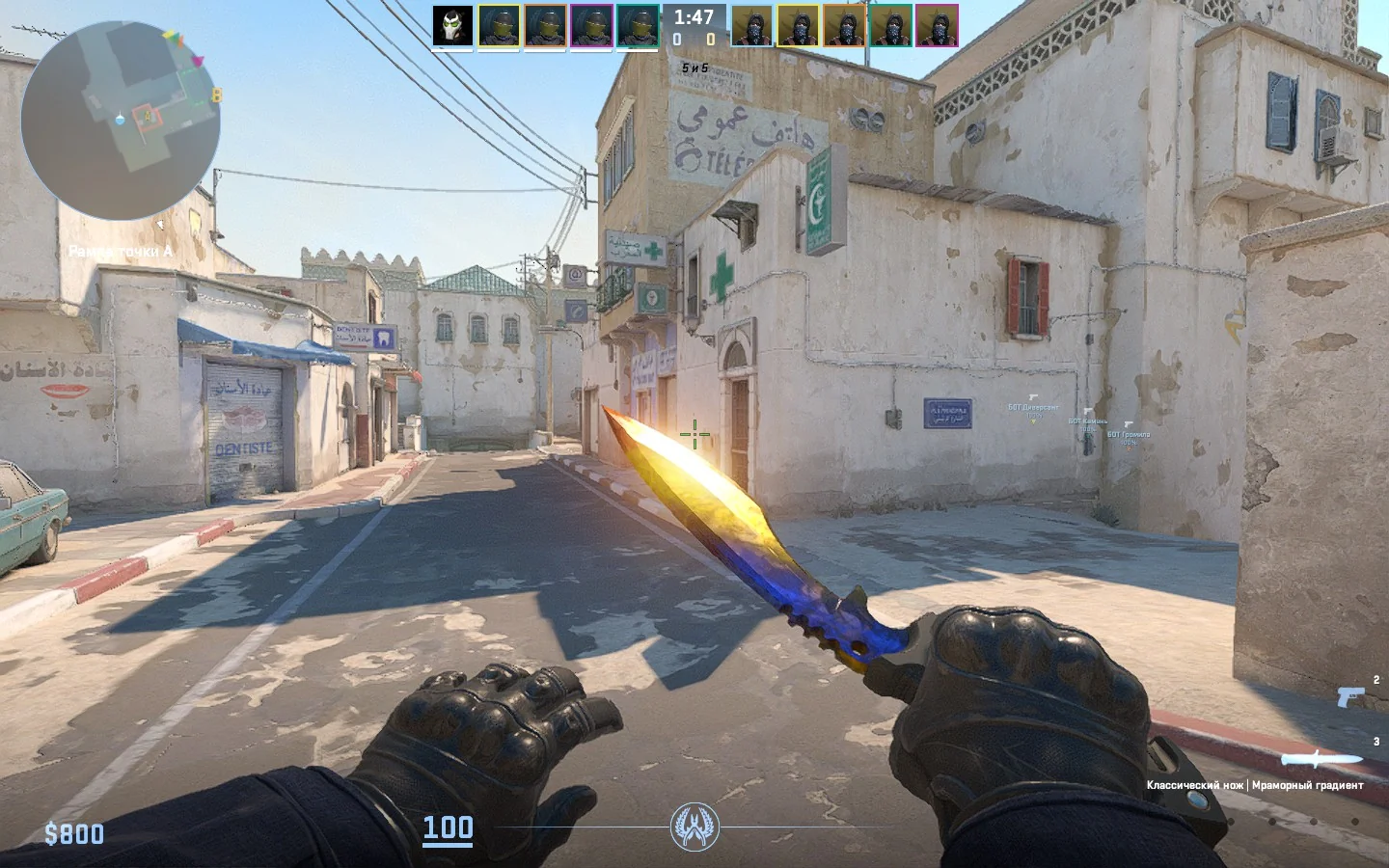Screen dimensions: 1389x868
Task: Select the knife in weapon slot 3
Action: [1321, 758]
